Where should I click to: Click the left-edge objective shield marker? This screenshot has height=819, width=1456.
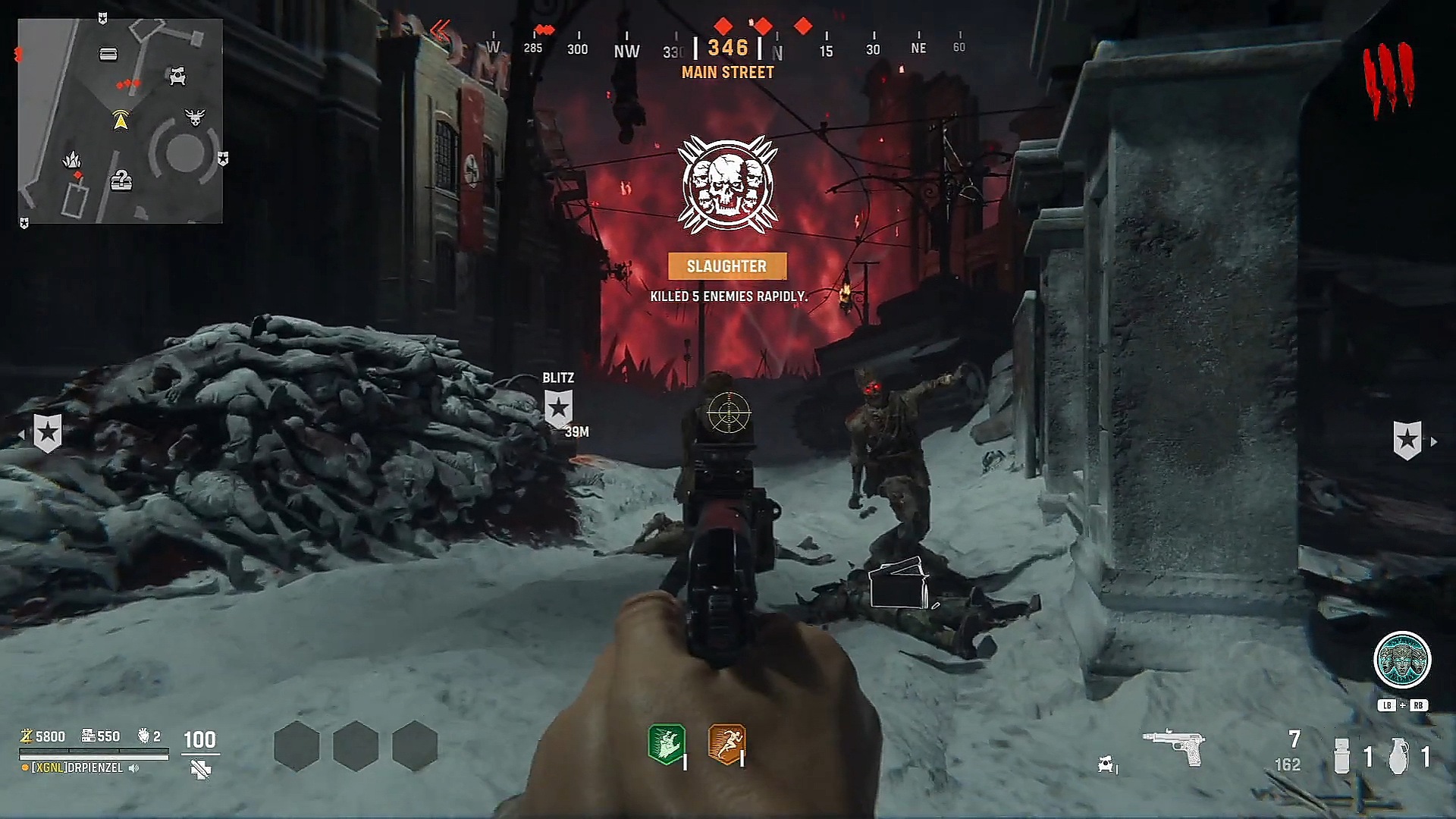pyautogui.click(x=47, y=433)
